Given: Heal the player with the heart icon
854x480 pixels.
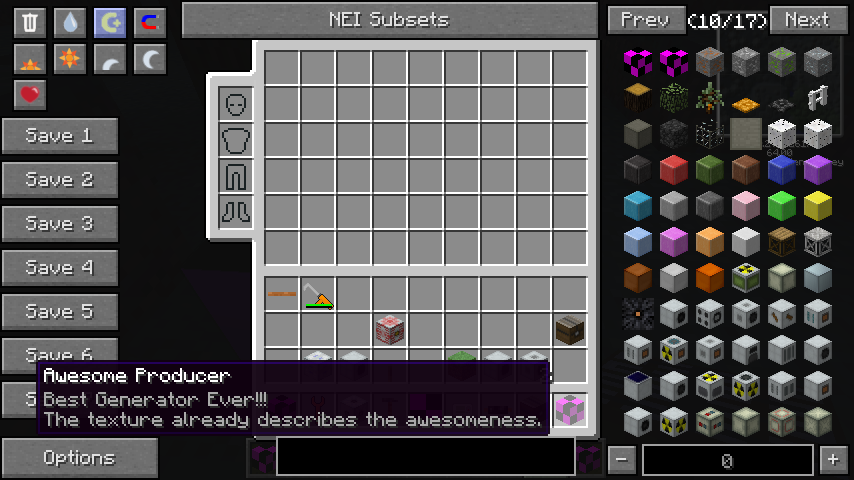Looking at the screenshot, I should click(30, 95).
